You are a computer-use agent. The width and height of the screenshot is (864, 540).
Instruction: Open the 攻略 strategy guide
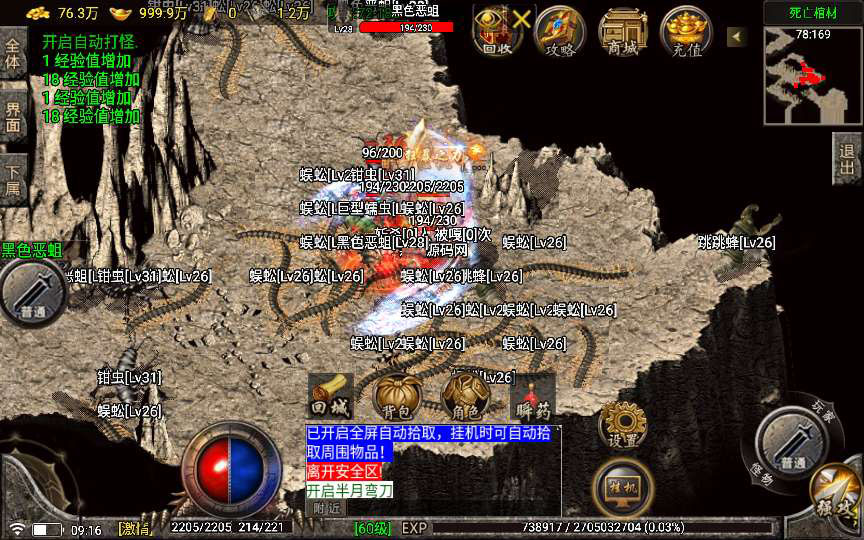pyautogui.click(x=559, y=31)
